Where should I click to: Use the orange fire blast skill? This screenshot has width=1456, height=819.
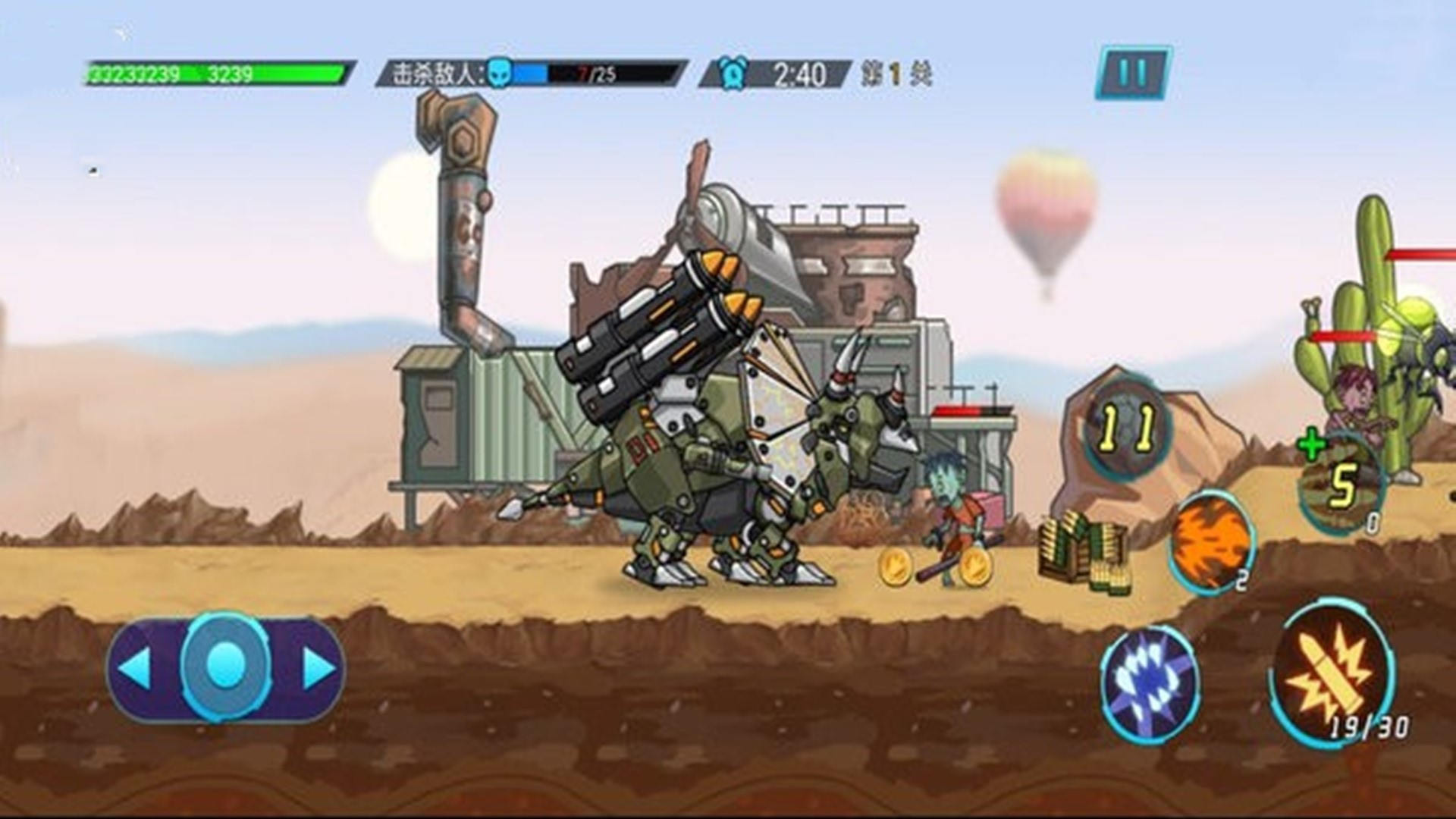pos(1211,541)
